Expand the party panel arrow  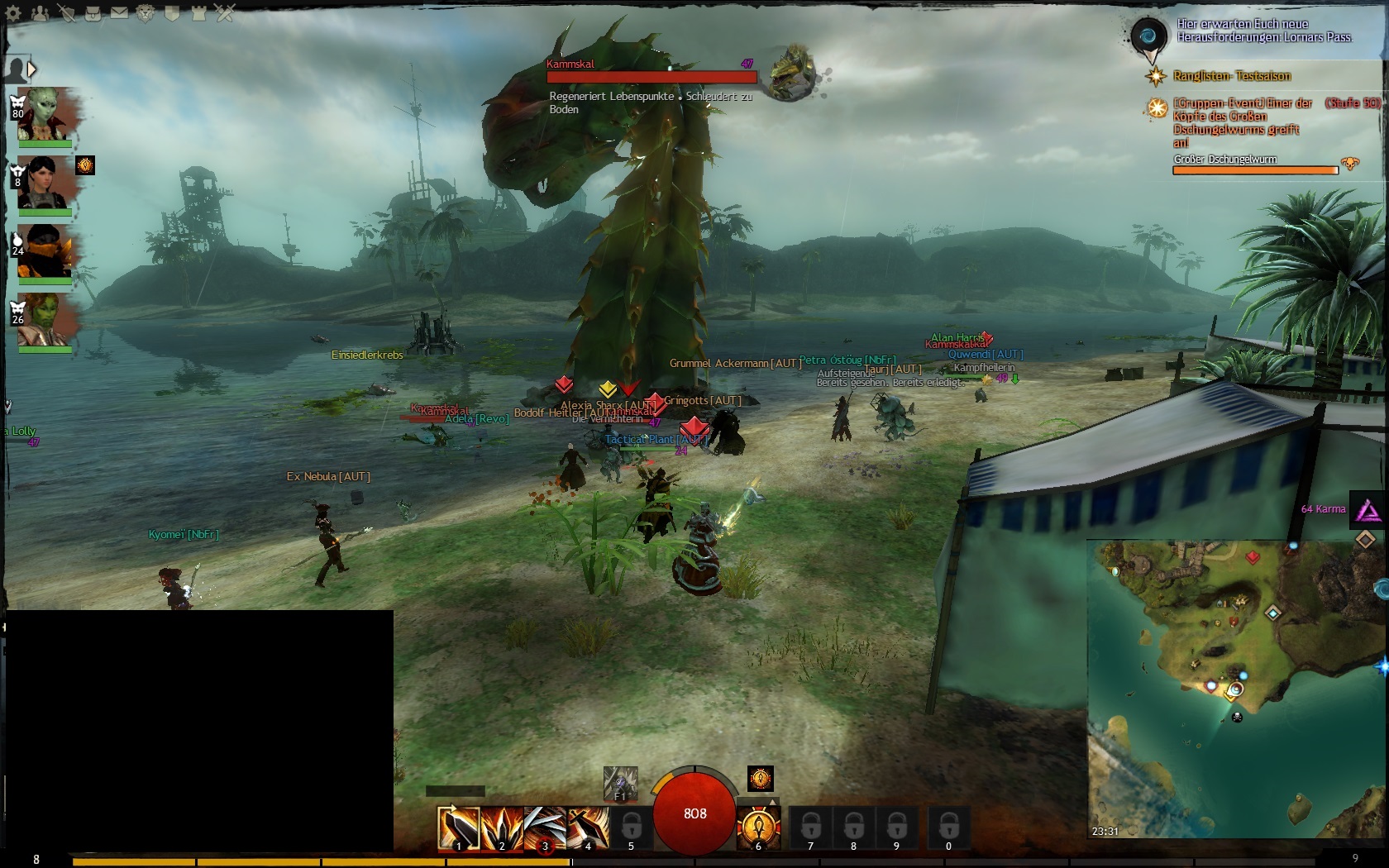click(32, 69)
